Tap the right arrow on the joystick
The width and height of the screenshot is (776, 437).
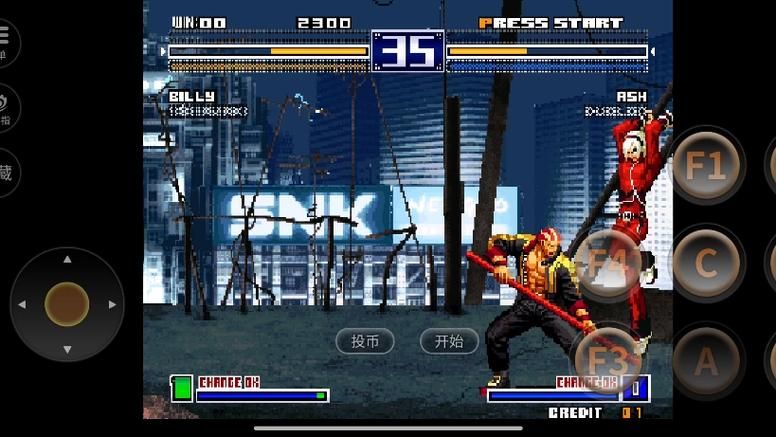point(112,304)
